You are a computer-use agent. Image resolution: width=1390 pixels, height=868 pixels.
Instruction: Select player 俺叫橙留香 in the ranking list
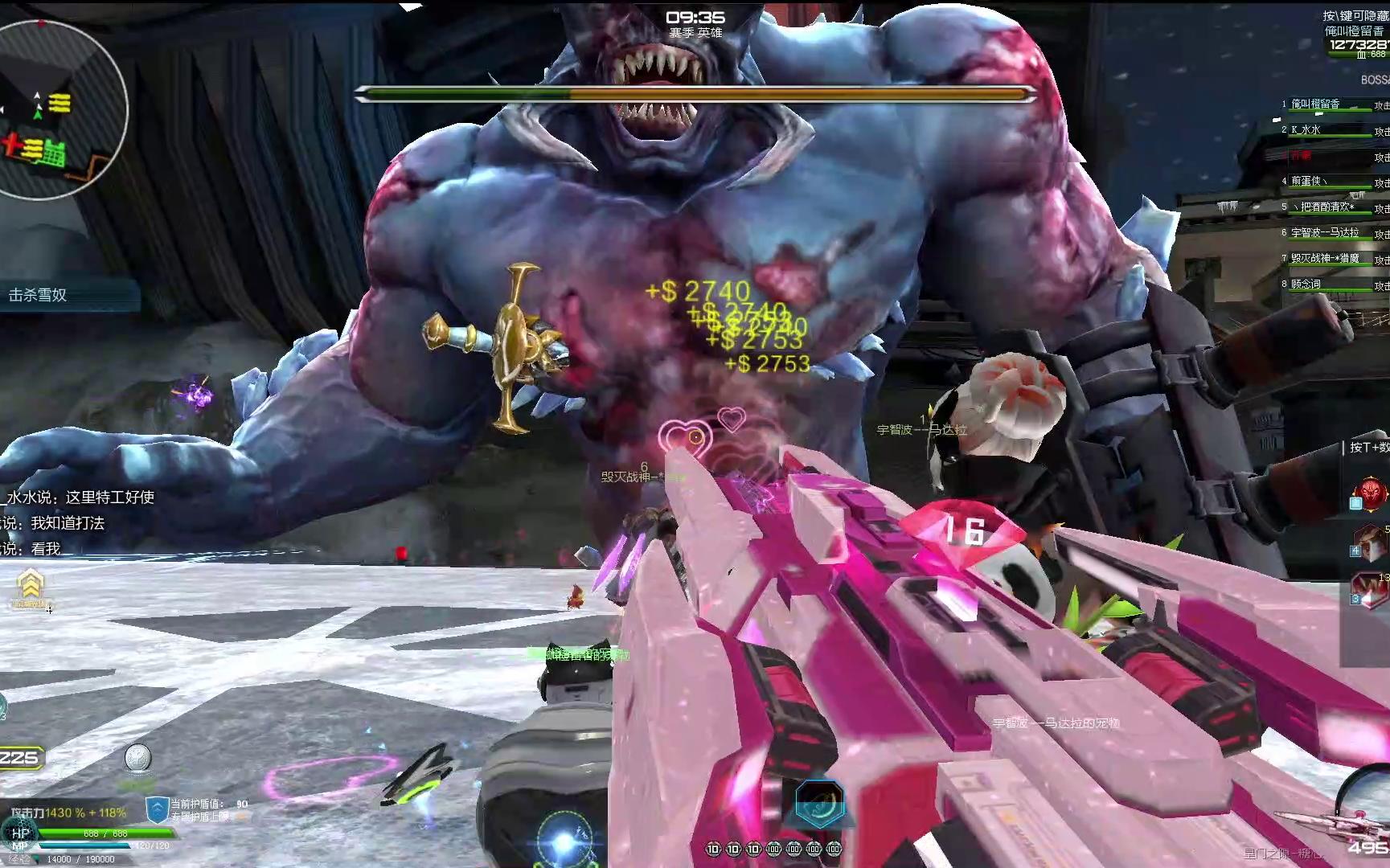coord(1316,104)
